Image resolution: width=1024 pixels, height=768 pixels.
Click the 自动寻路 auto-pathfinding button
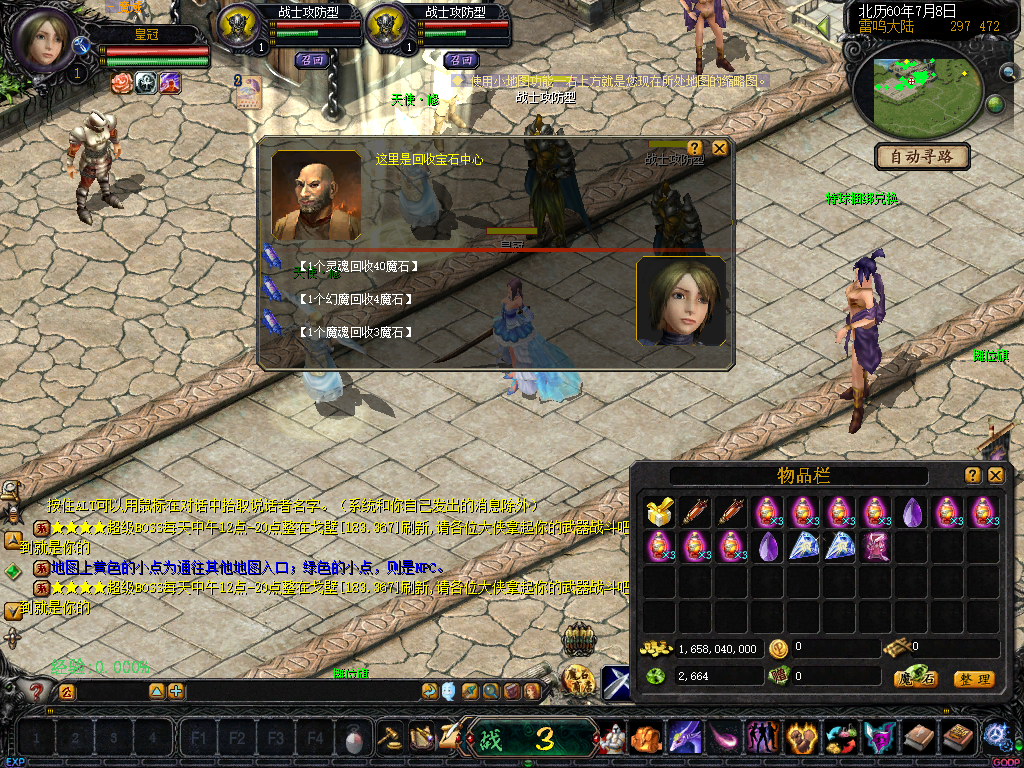(922, 157)
